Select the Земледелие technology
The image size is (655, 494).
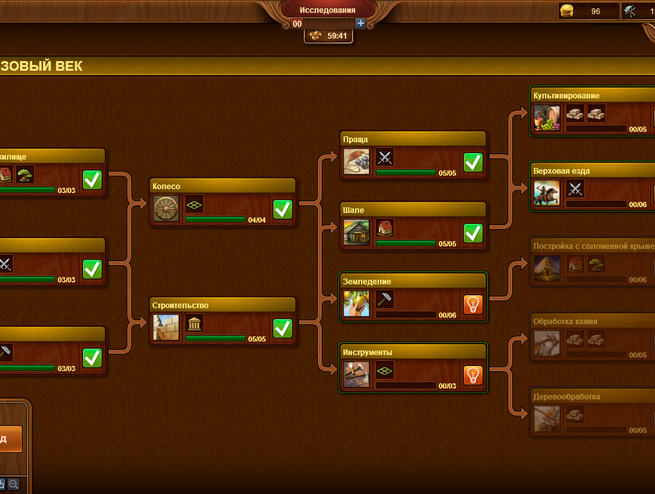[x=413, y=296]
